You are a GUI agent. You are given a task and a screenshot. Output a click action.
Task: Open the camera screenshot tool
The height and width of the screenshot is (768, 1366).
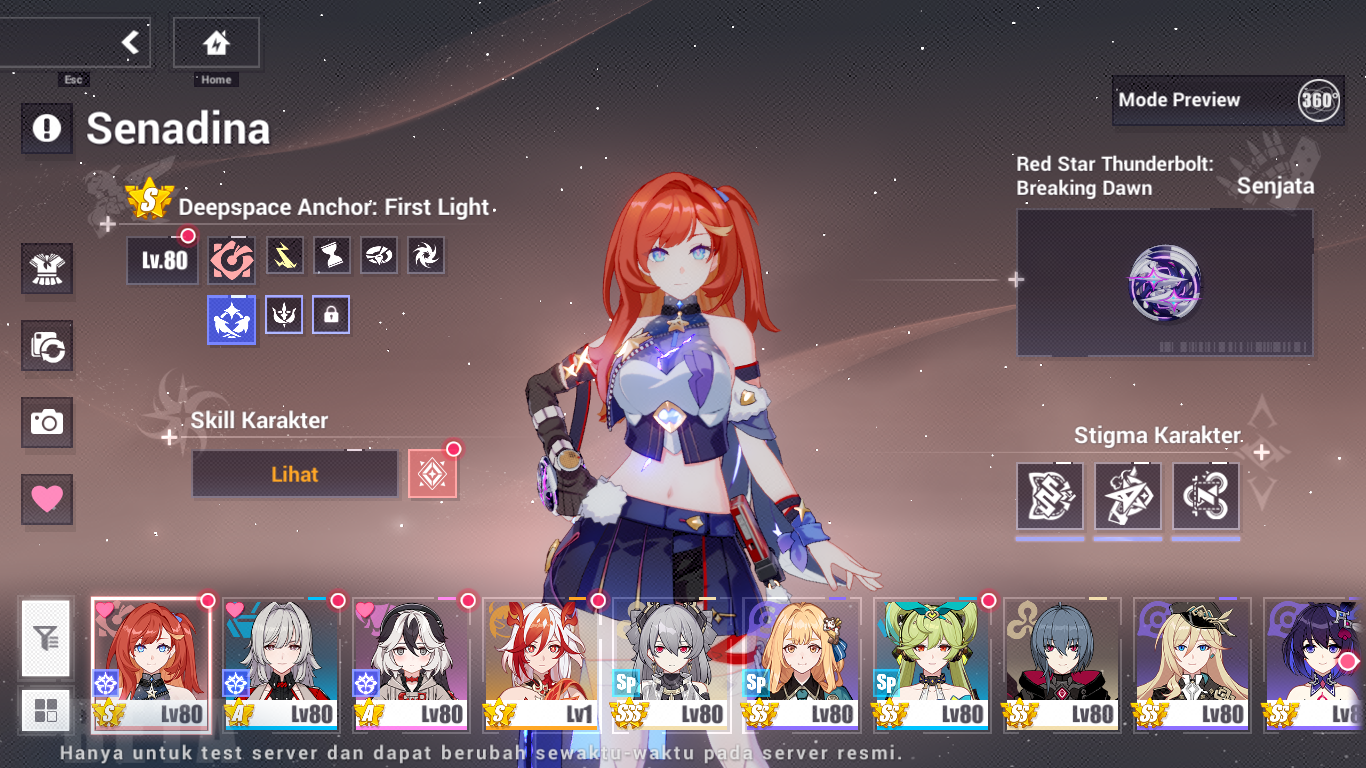(x=46, y=424)
